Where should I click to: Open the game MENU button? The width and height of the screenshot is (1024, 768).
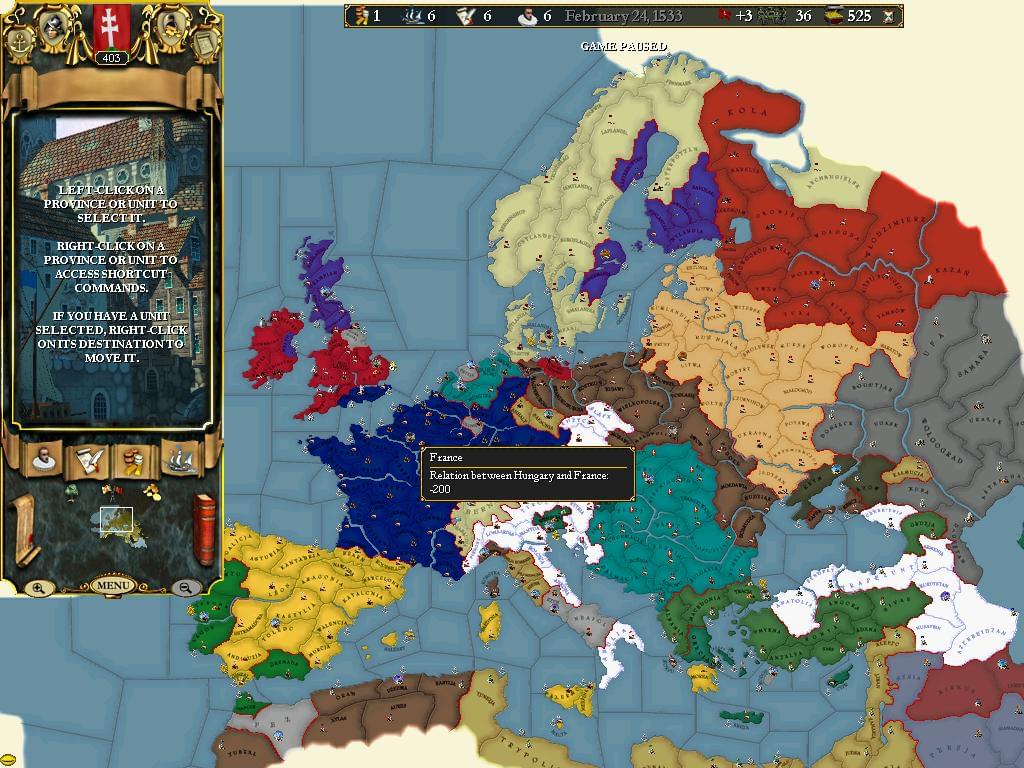point(112,585)
